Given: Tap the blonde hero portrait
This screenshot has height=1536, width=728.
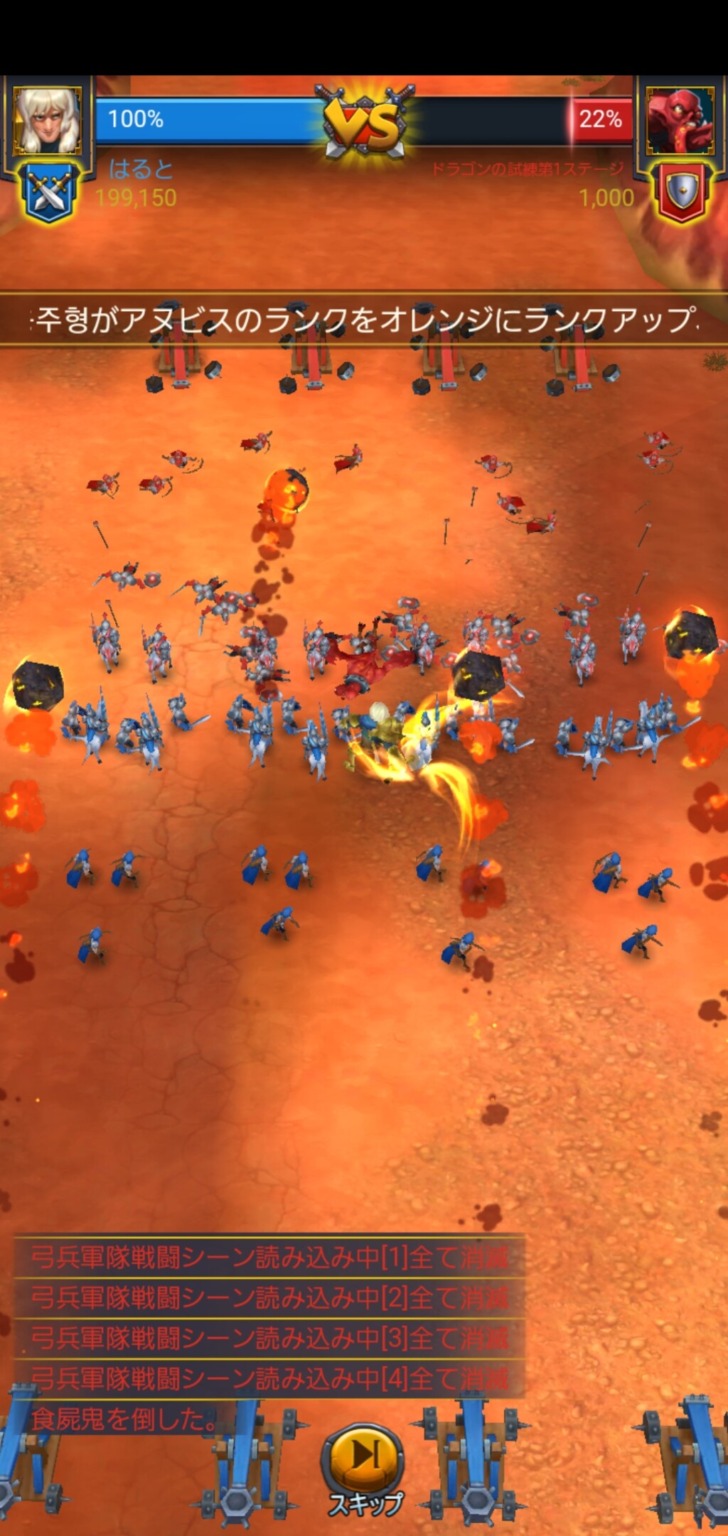Looking at the screenshot, I should tap(47, 120).
